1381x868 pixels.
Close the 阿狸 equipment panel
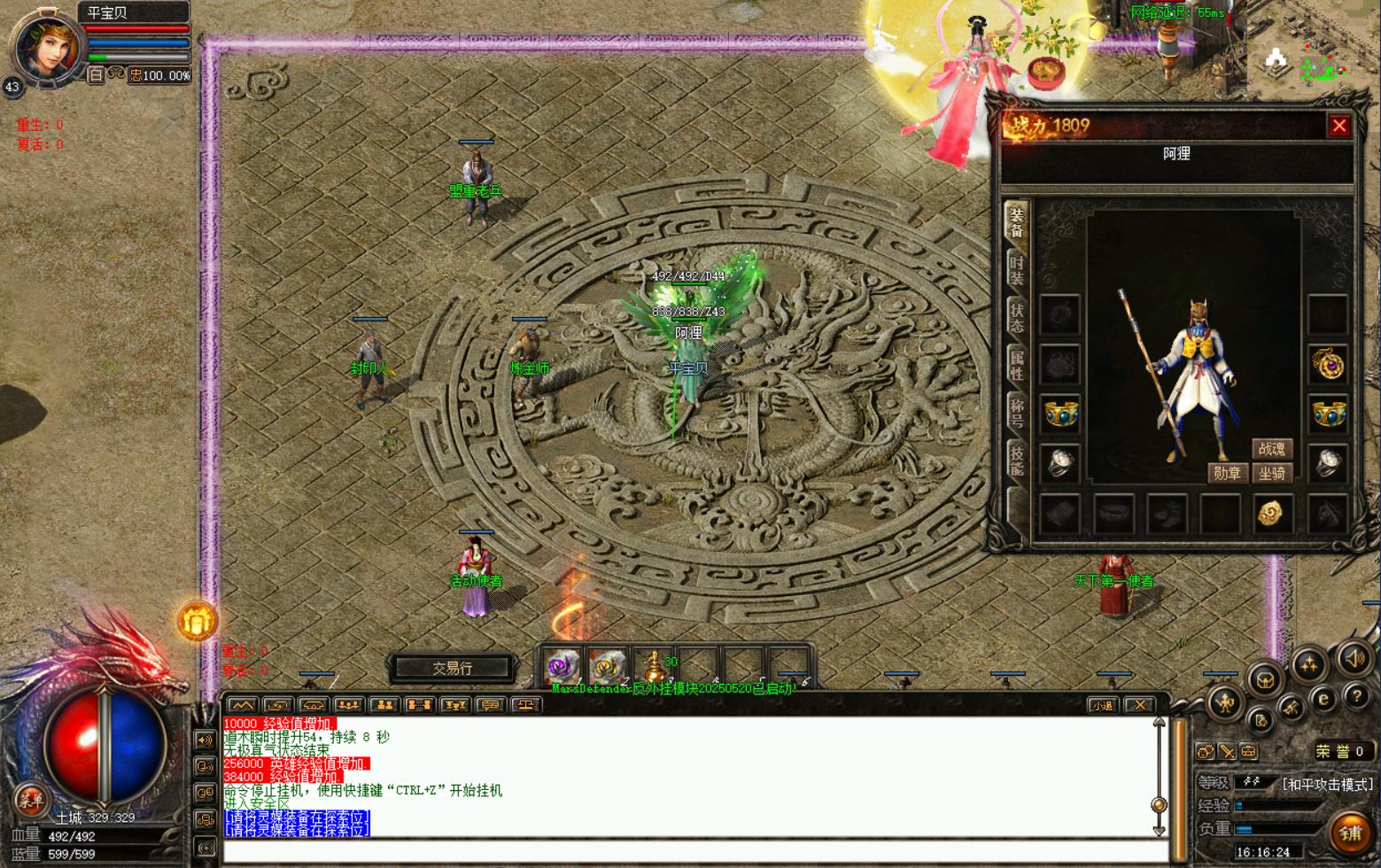(1338, 126)
